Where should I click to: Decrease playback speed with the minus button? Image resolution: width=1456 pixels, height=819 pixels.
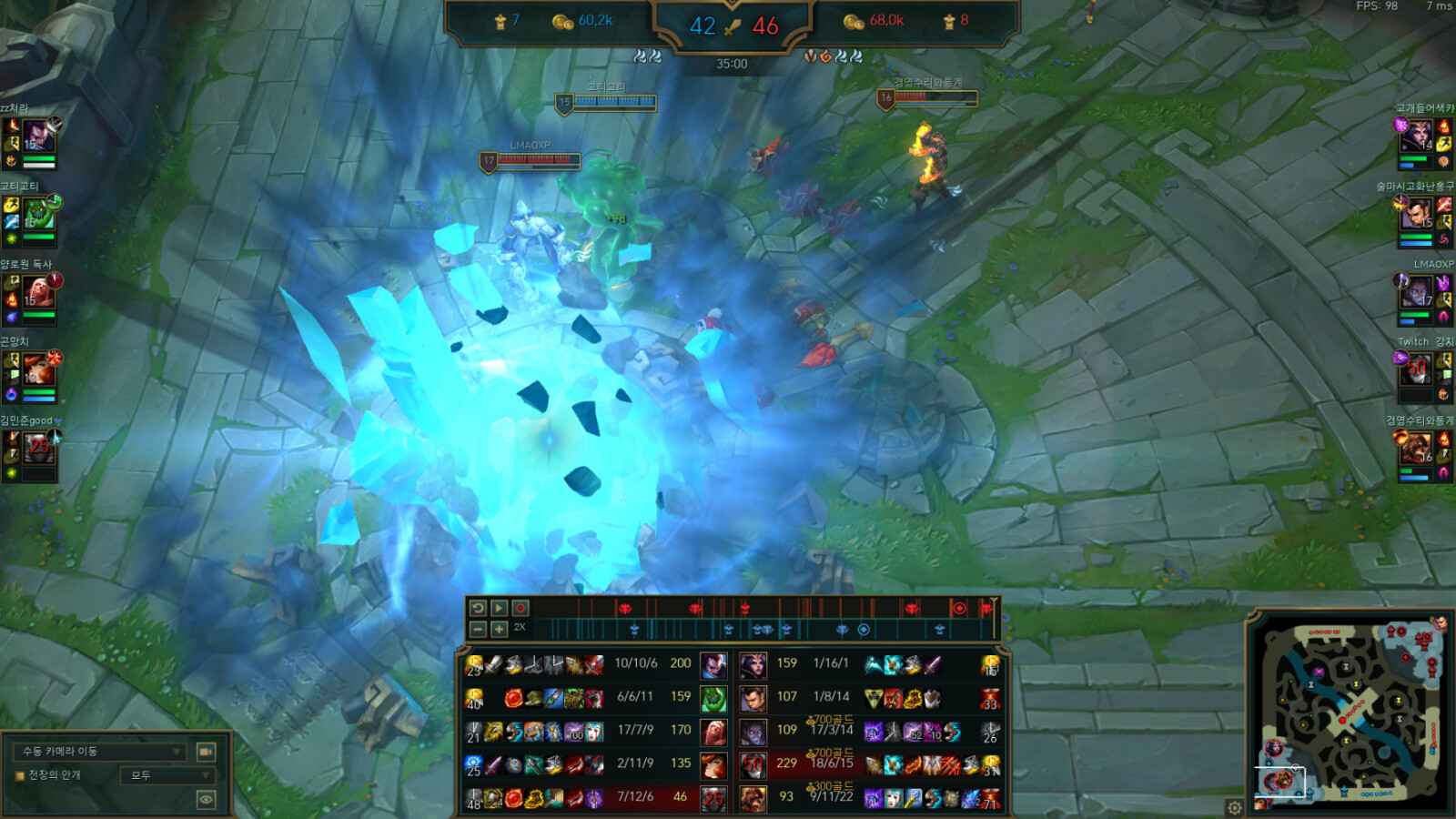pyautogui.click(x=478, y=629)
